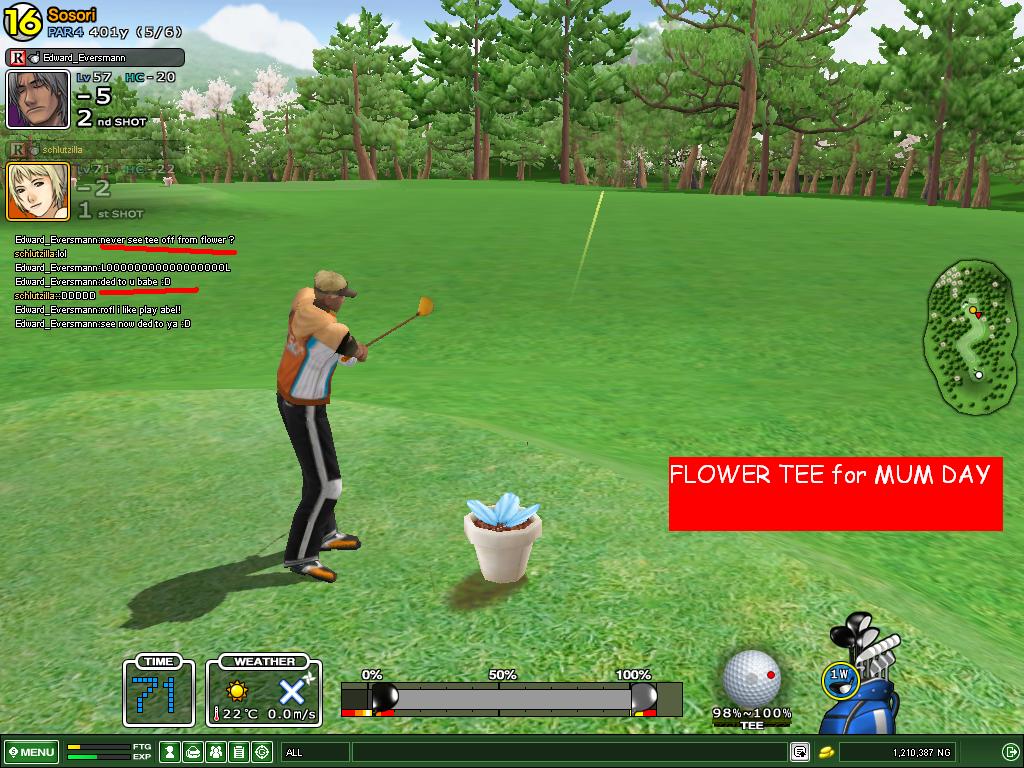This screenshot has width=1024, height=768.
Task: Select the 1W club in golf bag
Action: 839,677
